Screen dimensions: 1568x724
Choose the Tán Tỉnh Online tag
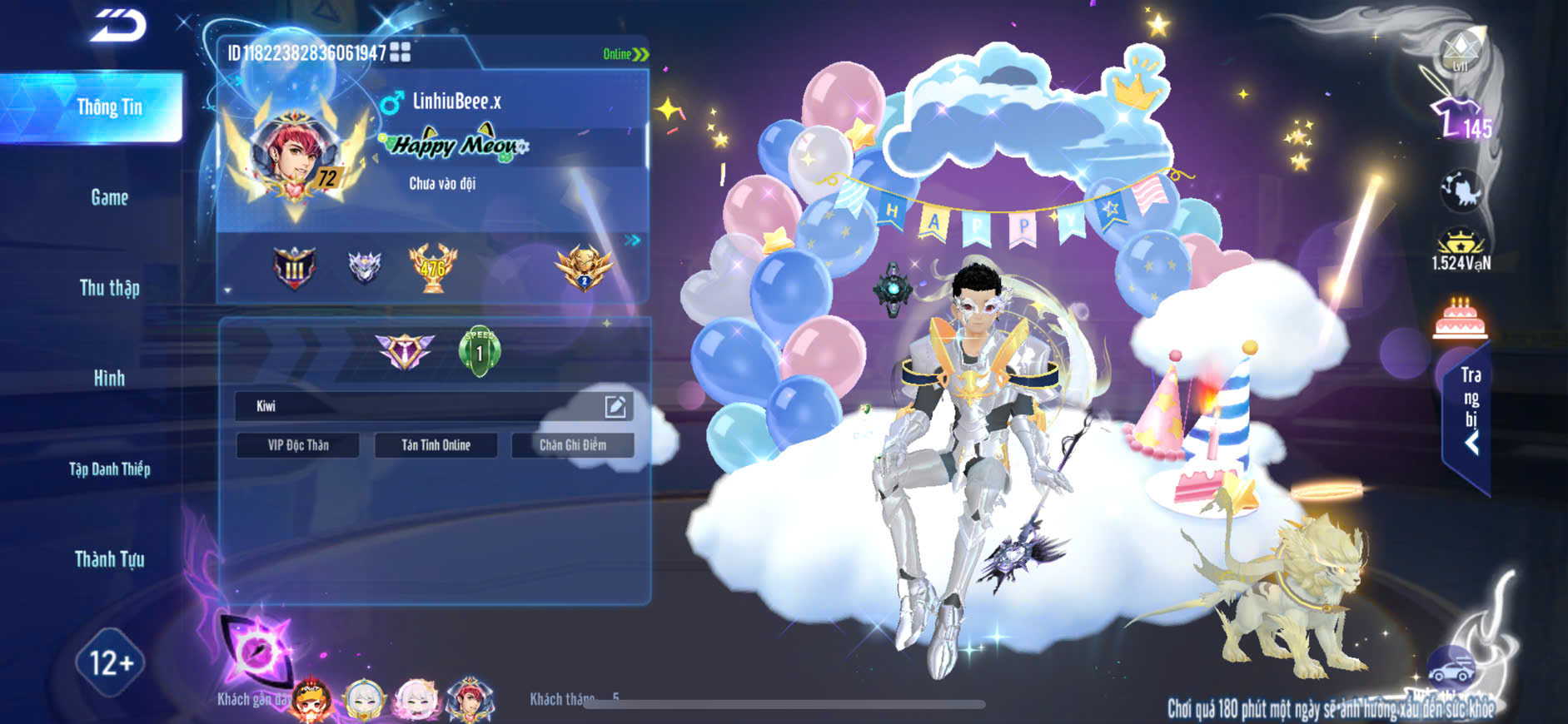point(436,445)
